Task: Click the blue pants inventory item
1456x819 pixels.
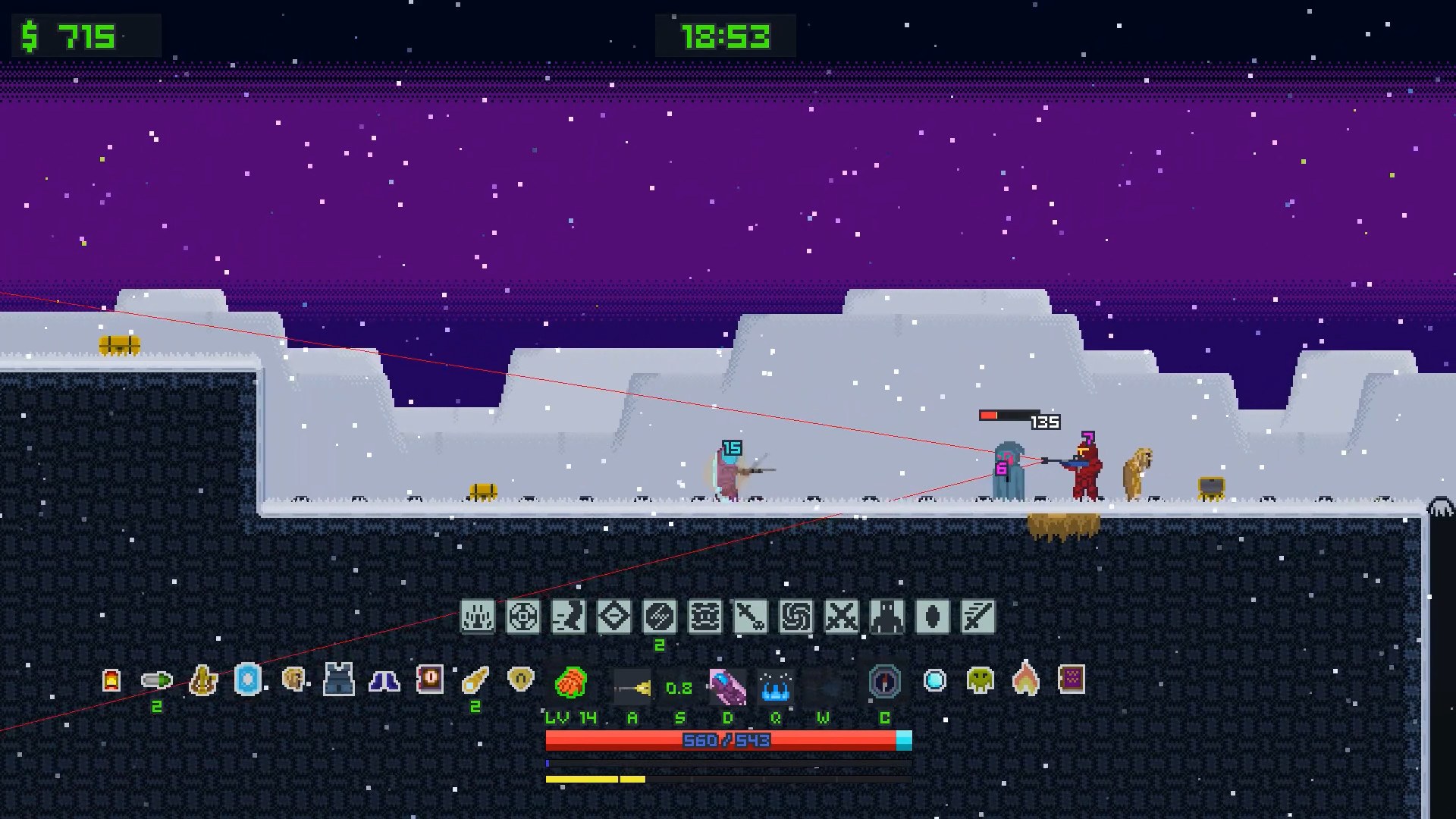Action: pyautogui.click(x=384, y=681)
